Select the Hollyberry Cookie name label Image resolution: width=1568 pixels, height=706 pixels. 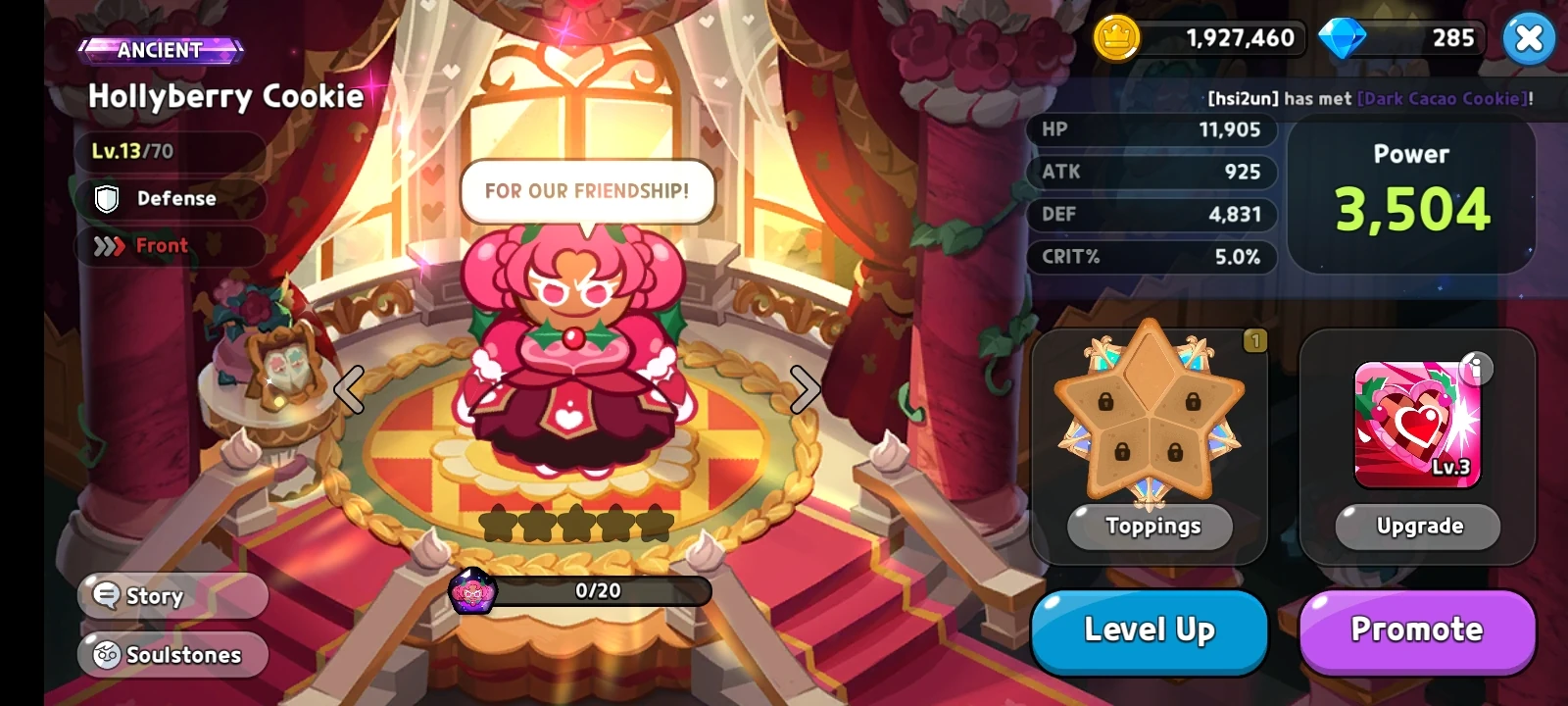click(225, 96)
